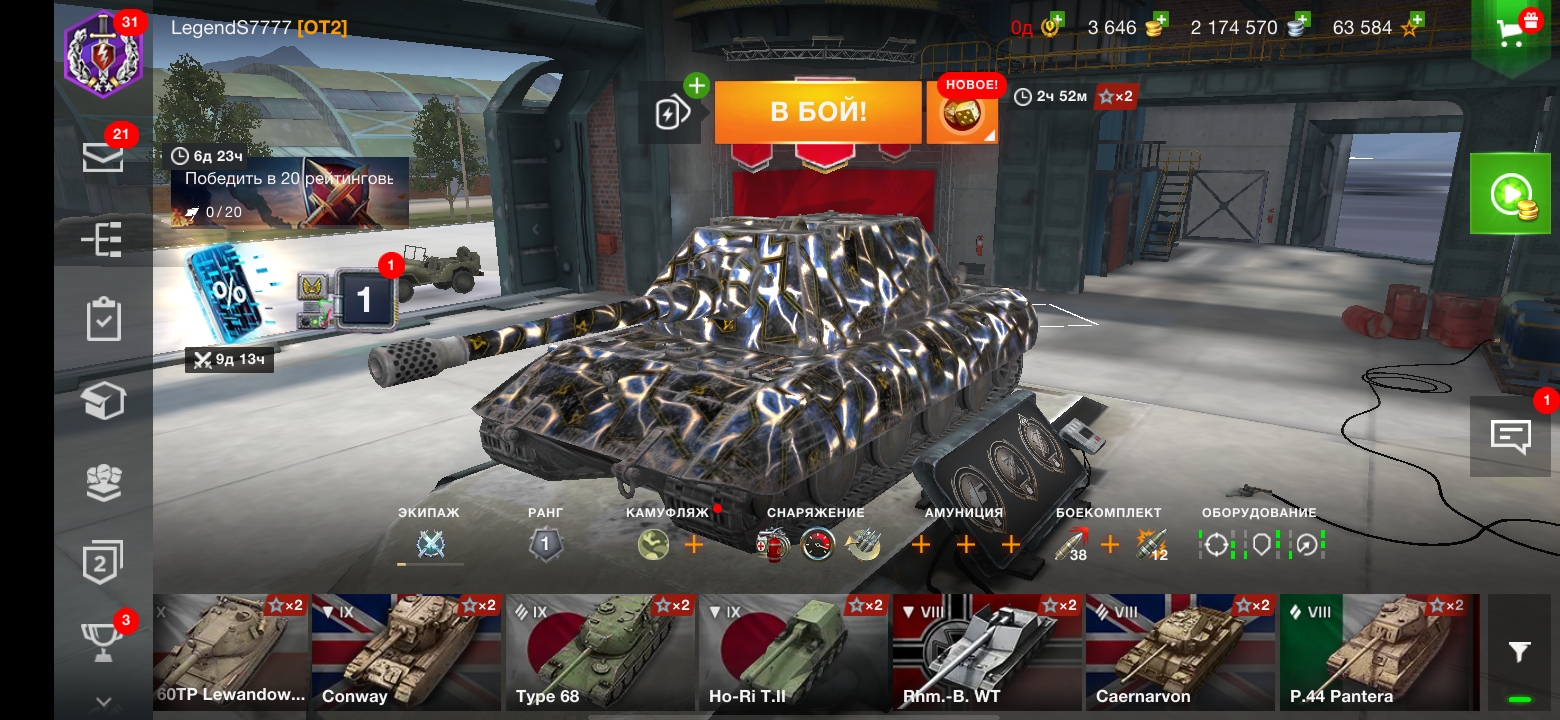Watch the video ad for gold
Screen dimensions: 1560x720
[1510, 194]
